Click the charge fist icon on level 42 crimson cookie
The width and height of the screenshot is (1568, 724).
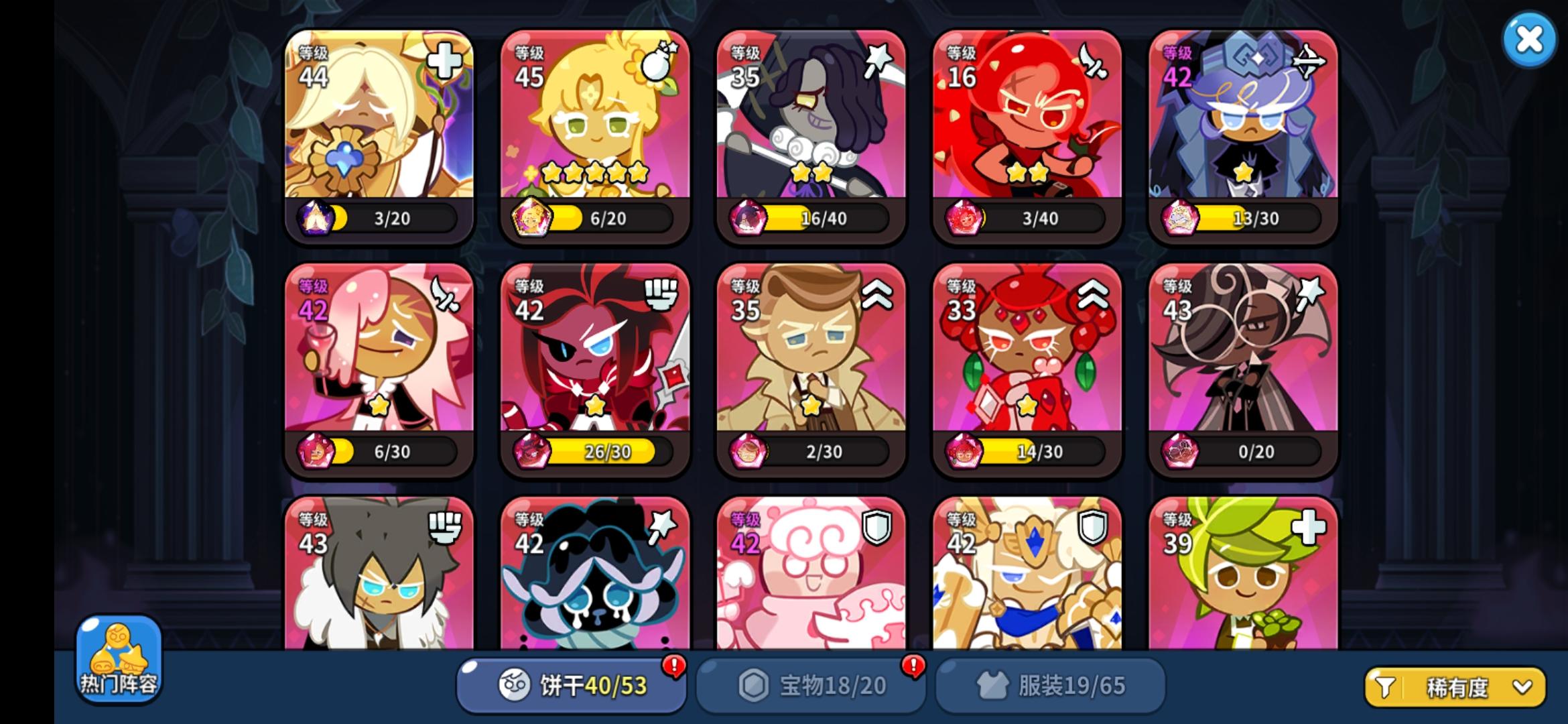pos(662,295)
